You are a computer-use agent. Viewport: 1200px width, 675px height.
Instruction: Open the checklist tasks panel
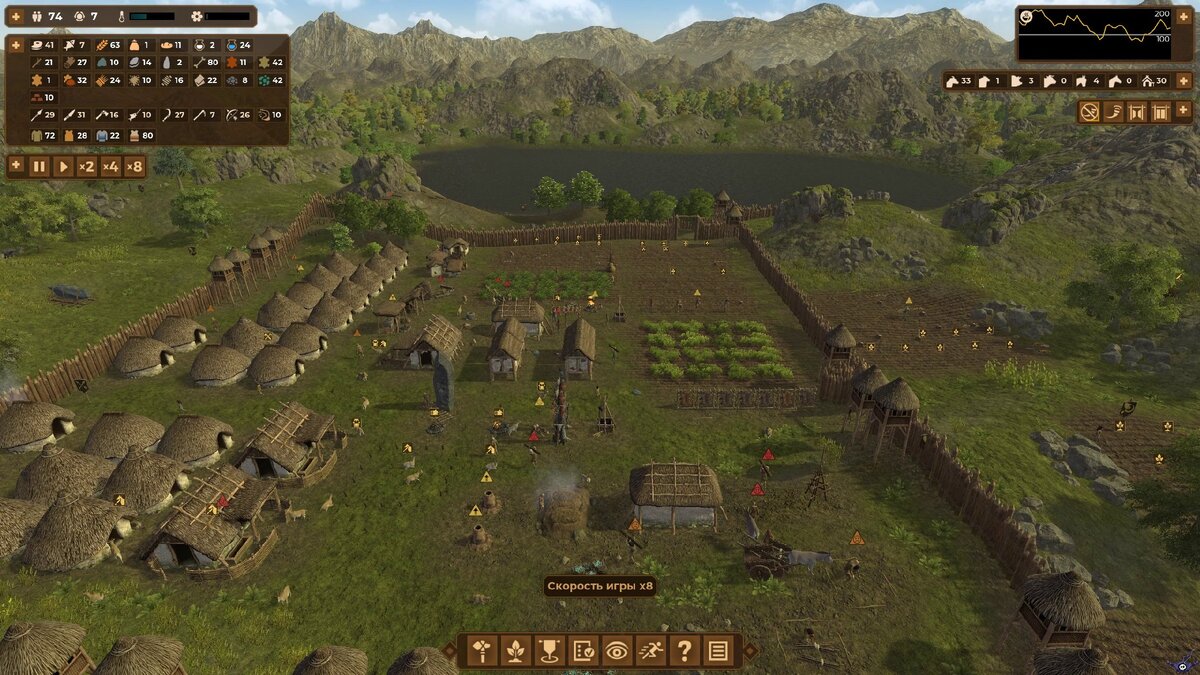[x=584, y=651]
